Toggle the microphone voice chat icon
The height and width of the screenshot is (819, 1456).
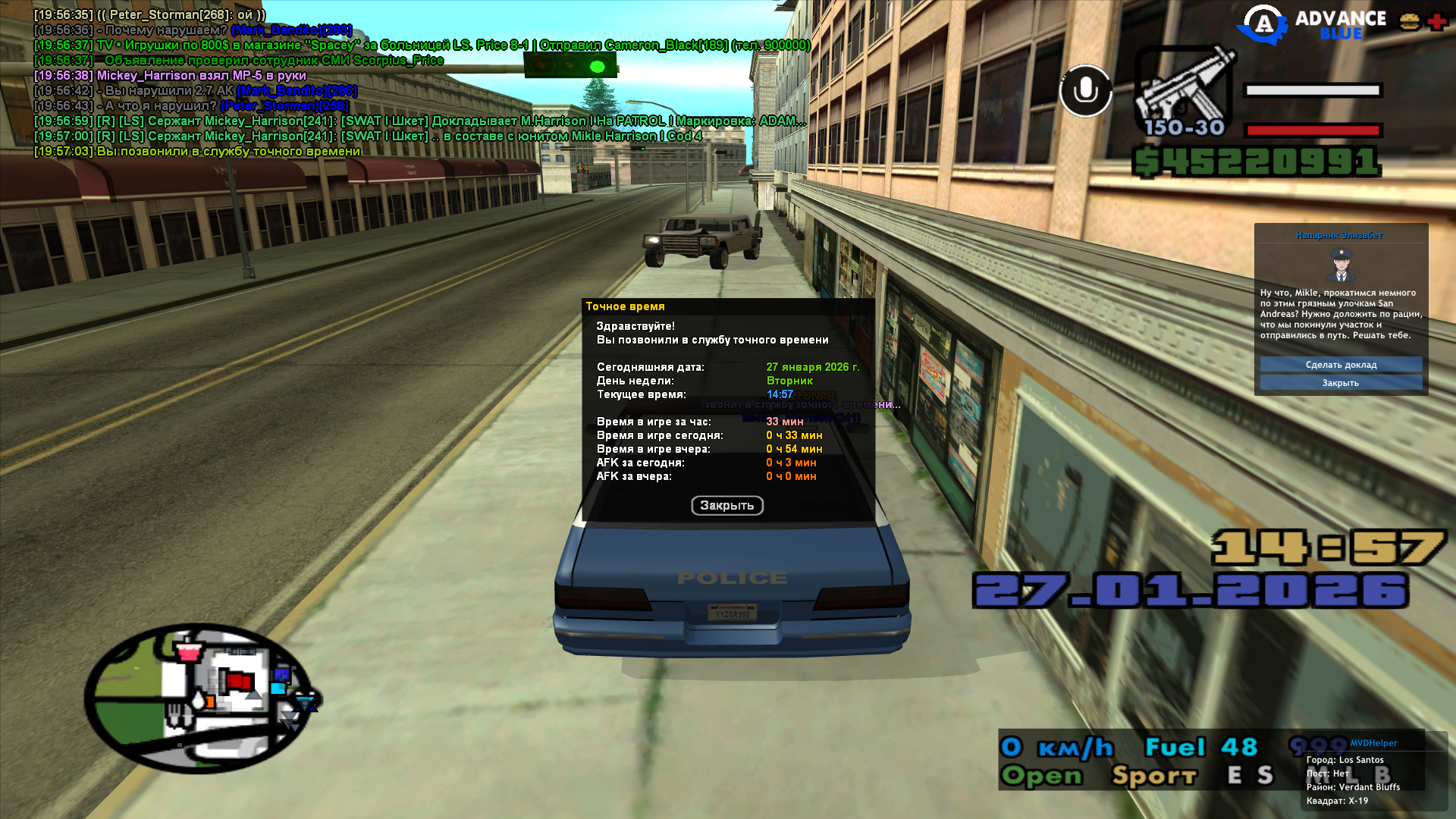(x=1085, y=91)
